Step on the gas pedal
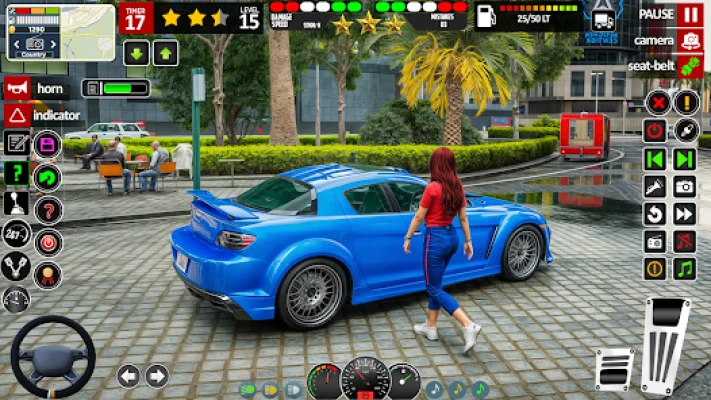 tap(666, 345)
